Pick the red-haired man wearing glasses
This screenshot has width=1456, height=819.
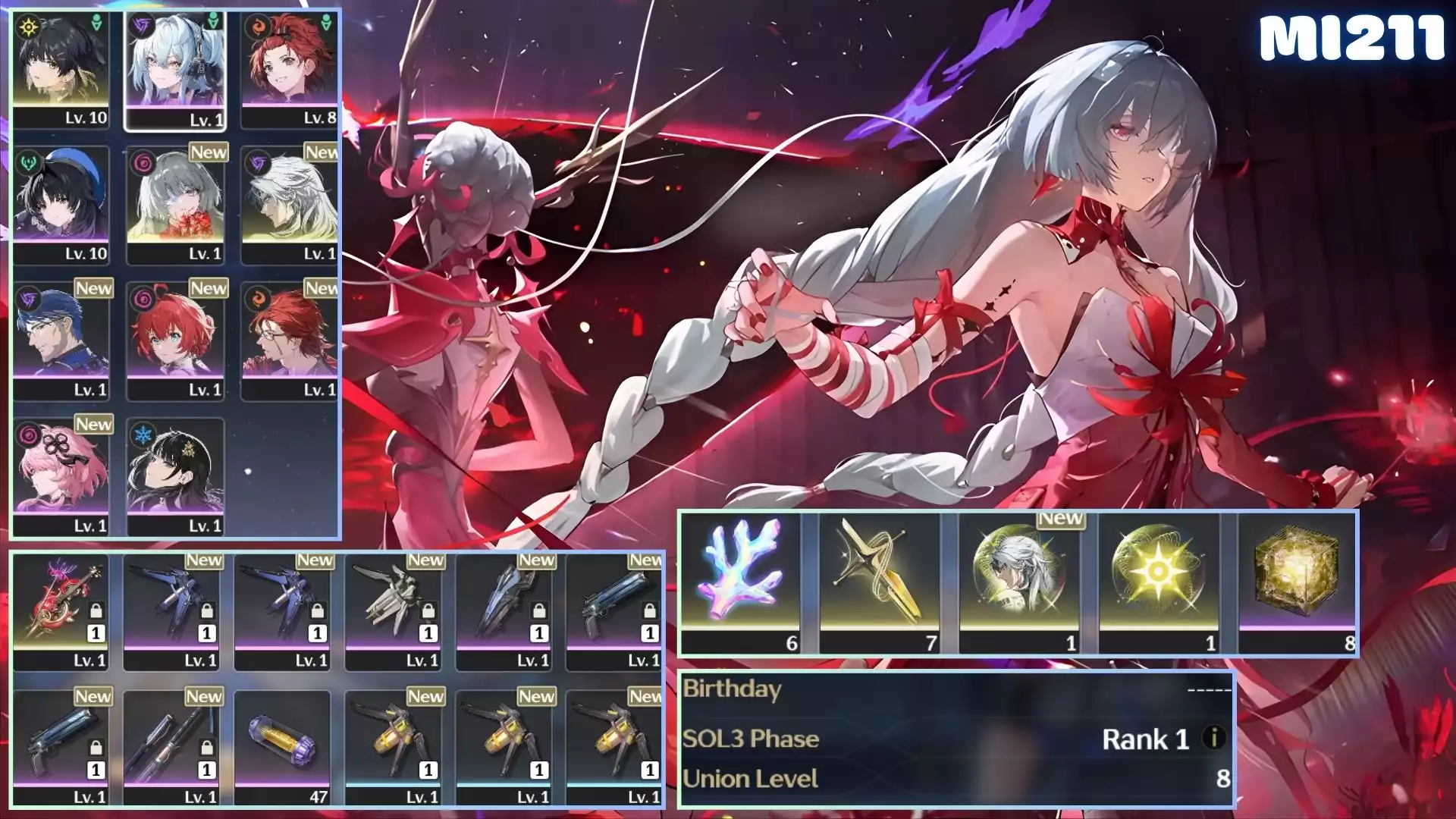(289, 340)
